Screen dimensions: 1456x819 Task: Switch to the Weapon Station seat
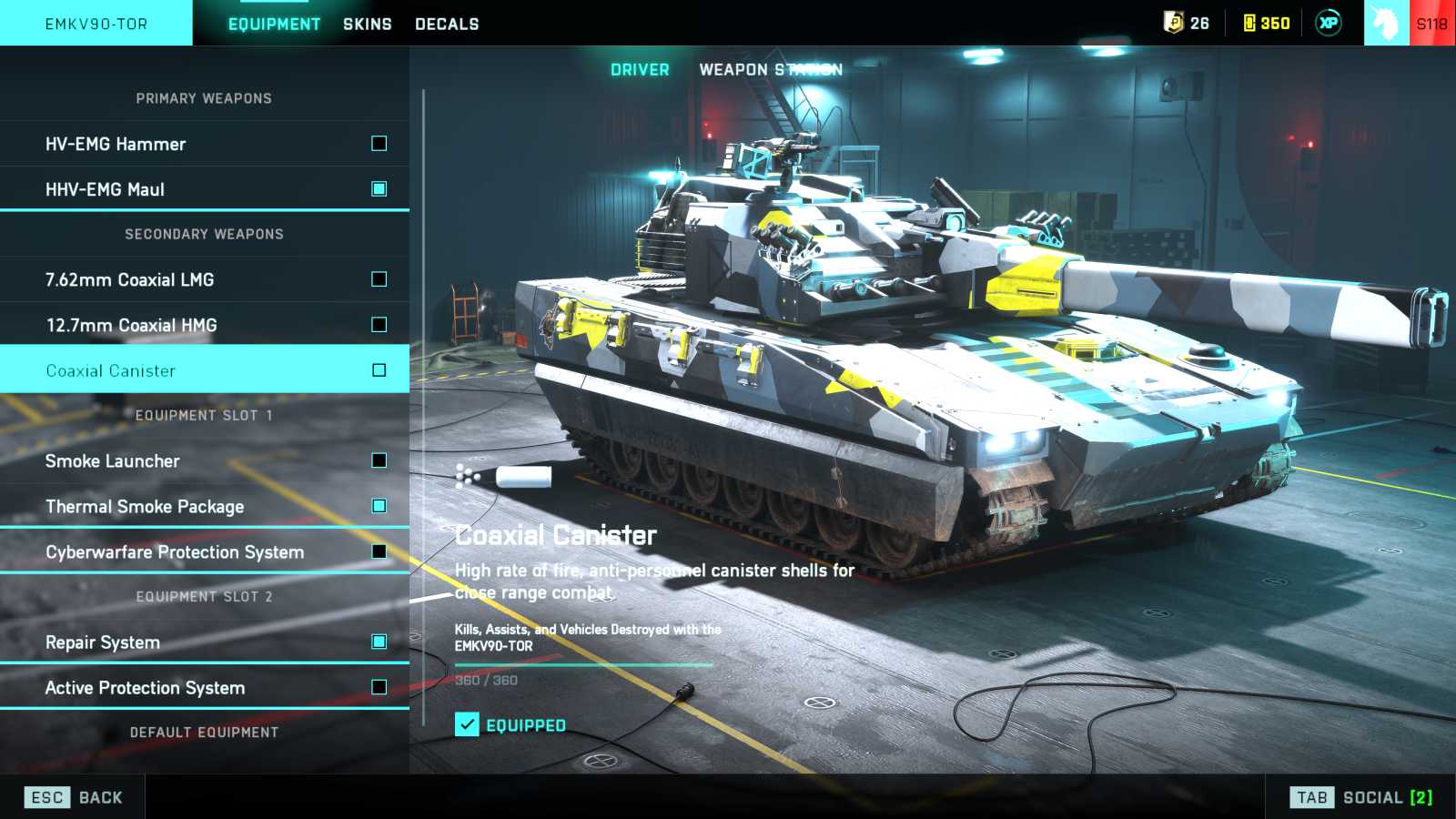click(x=770, y=69)
